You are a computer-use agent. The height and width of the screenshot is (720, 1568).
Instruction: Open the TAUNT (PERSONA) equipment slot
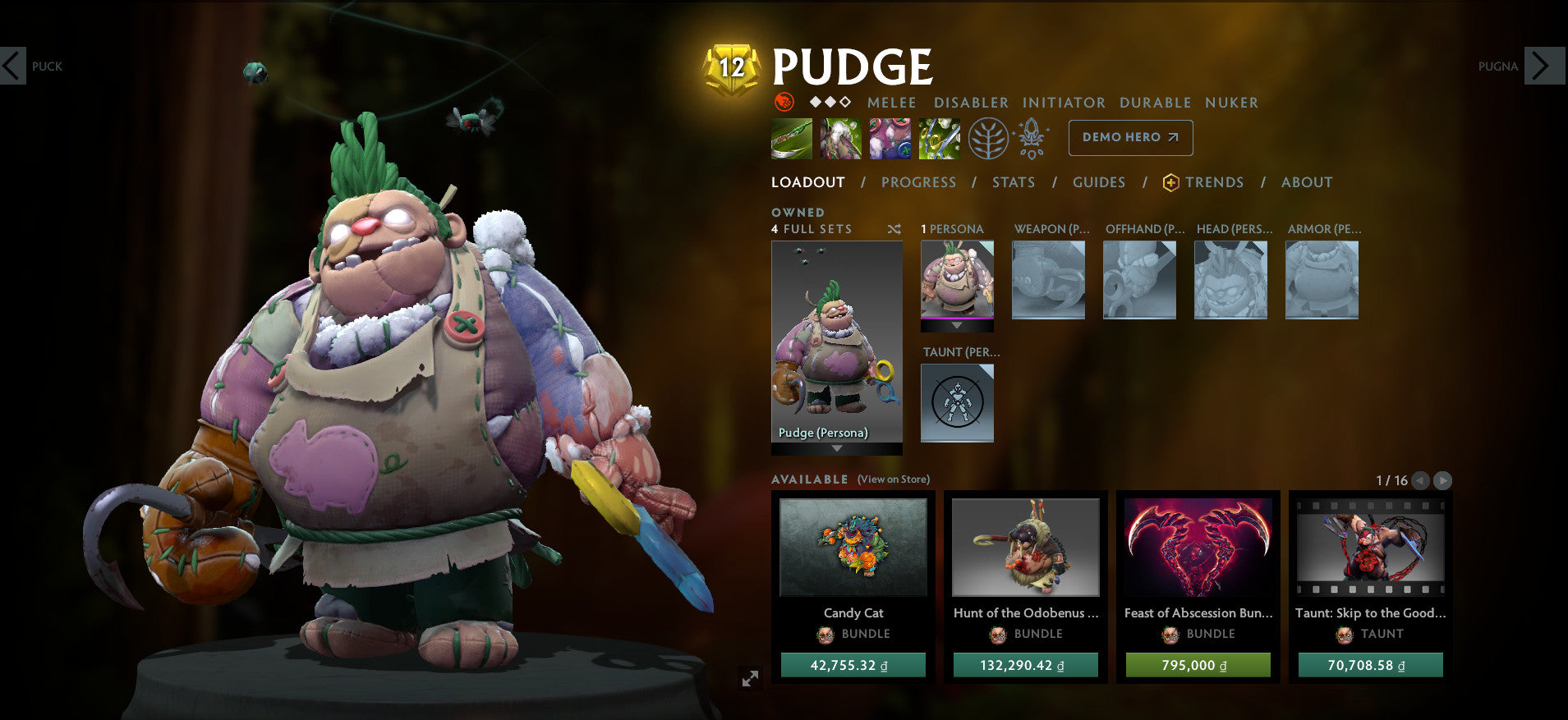(957, 402)
